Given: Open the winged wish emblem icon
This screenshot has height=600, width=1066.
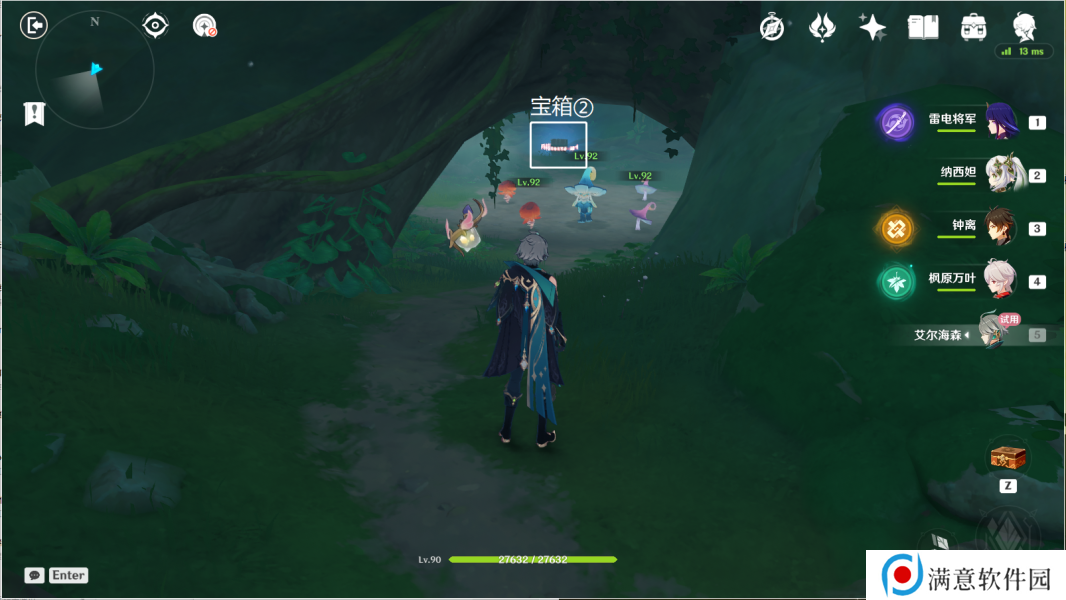Looking at the screenshot, I should [x=822, y=28].
